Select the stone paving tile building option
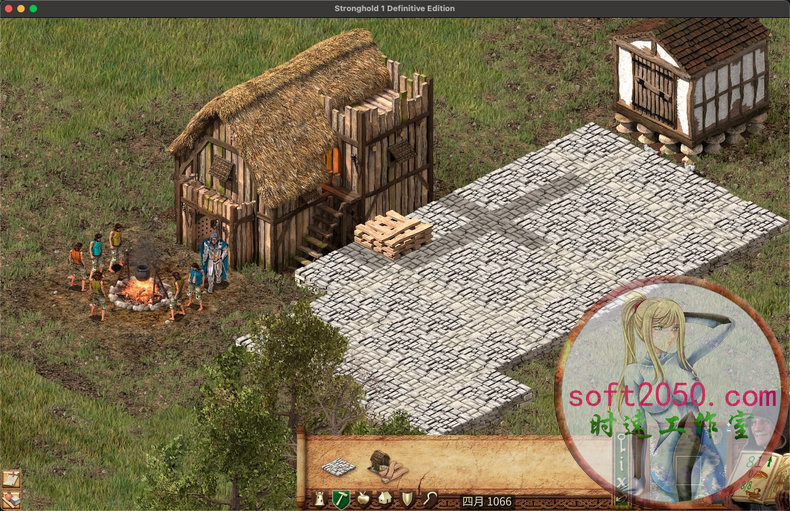This screenshot has width=790, height=511. [339, 466]
